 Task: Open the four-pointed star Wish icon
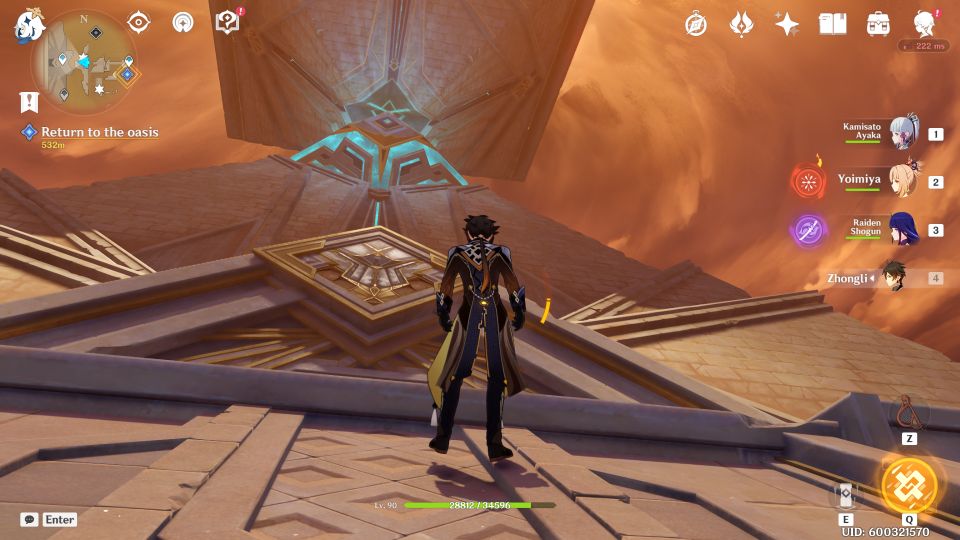point(787,24)
